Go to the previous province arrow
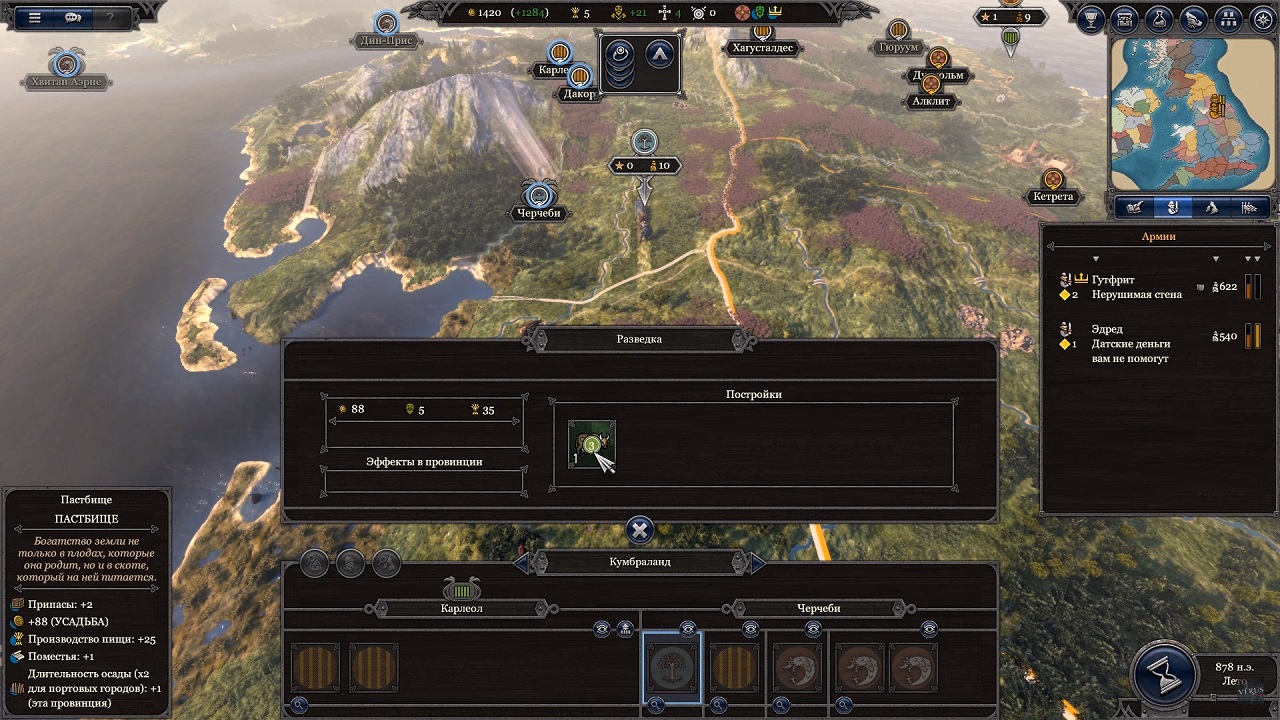Screen dimensions: 1280x720 click(x=521, y=563)
